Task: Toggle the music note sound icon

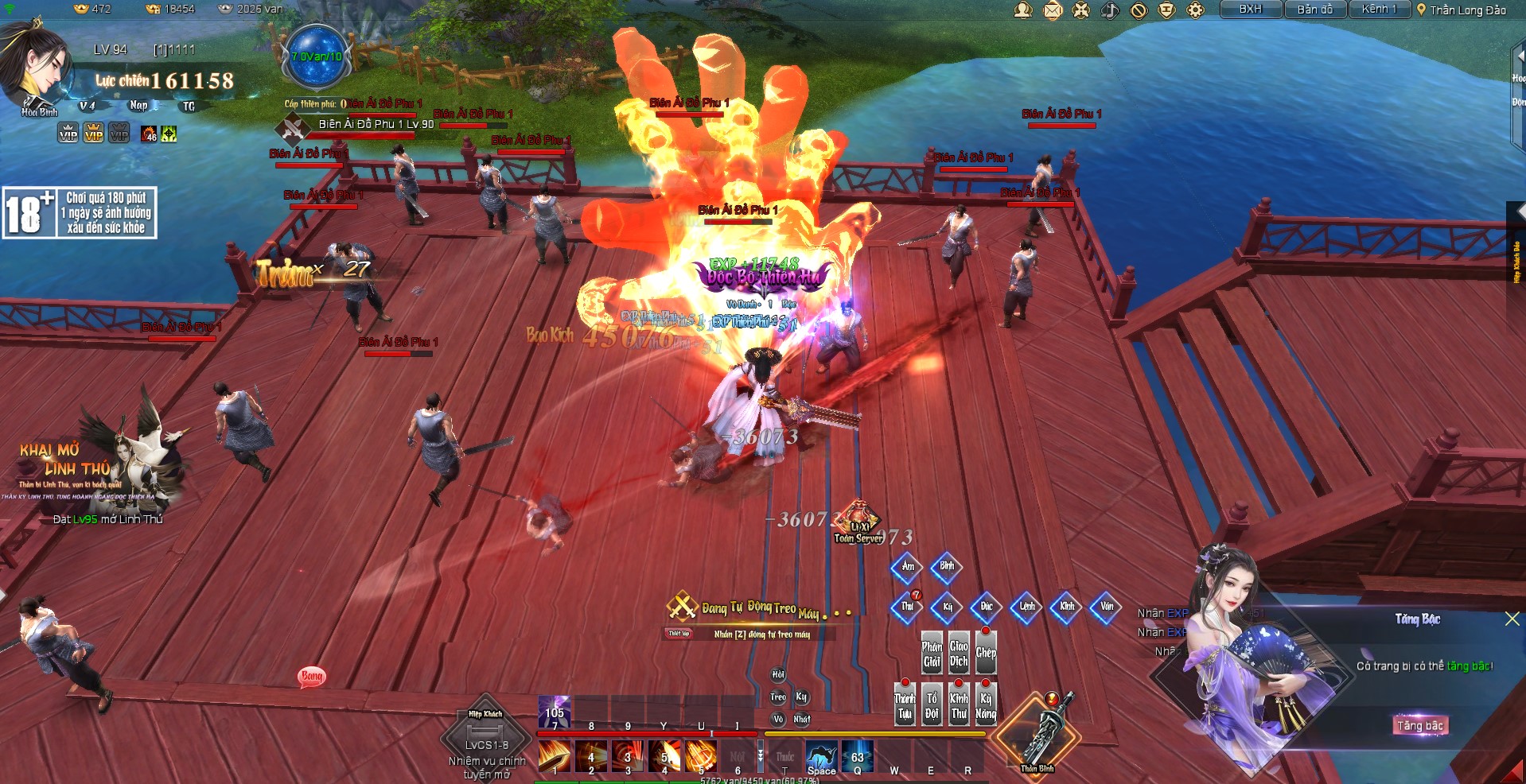Action: coord(1110,10)
